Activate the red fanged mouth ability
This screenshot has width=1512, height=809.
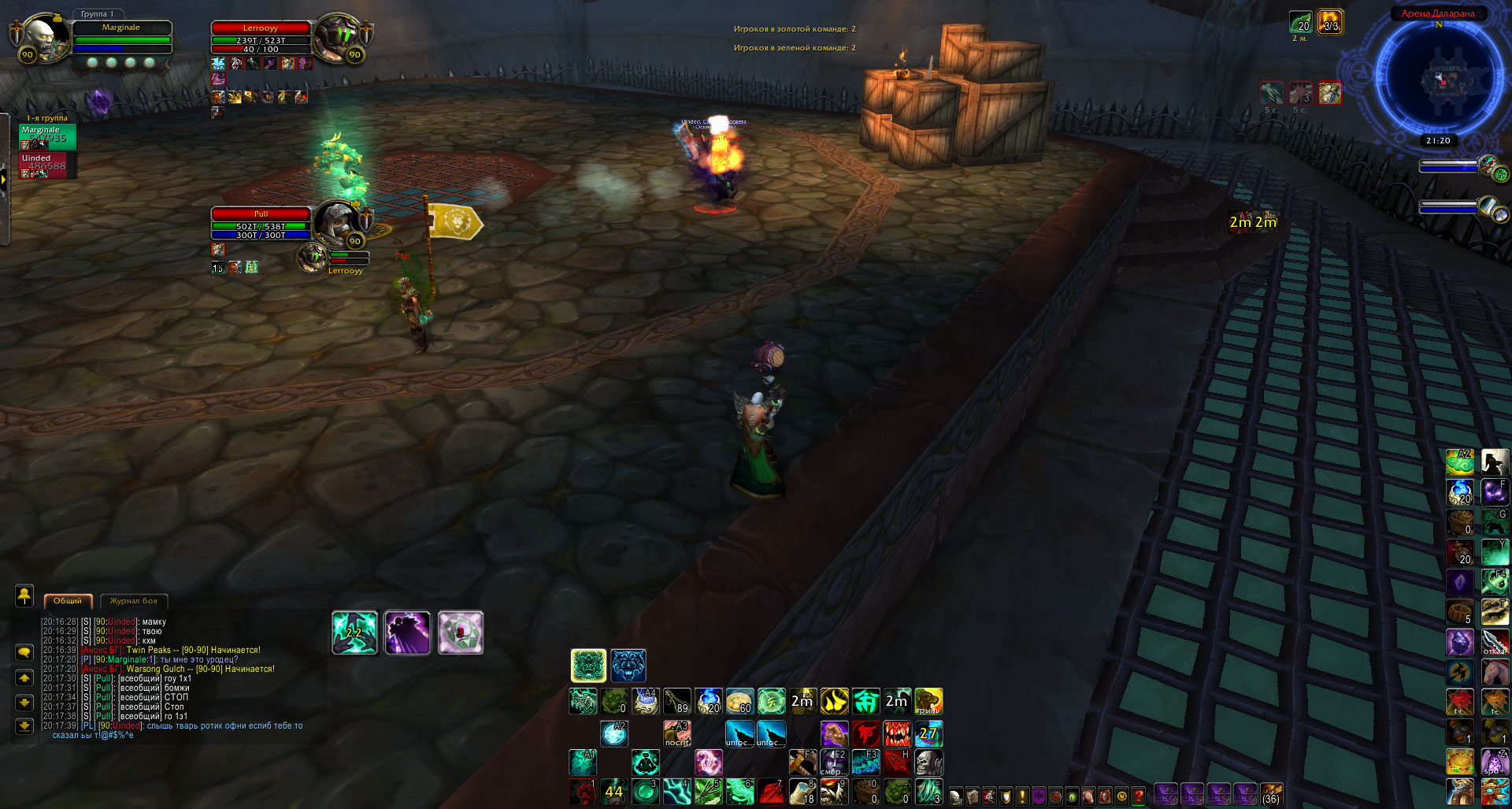(896, 733)
